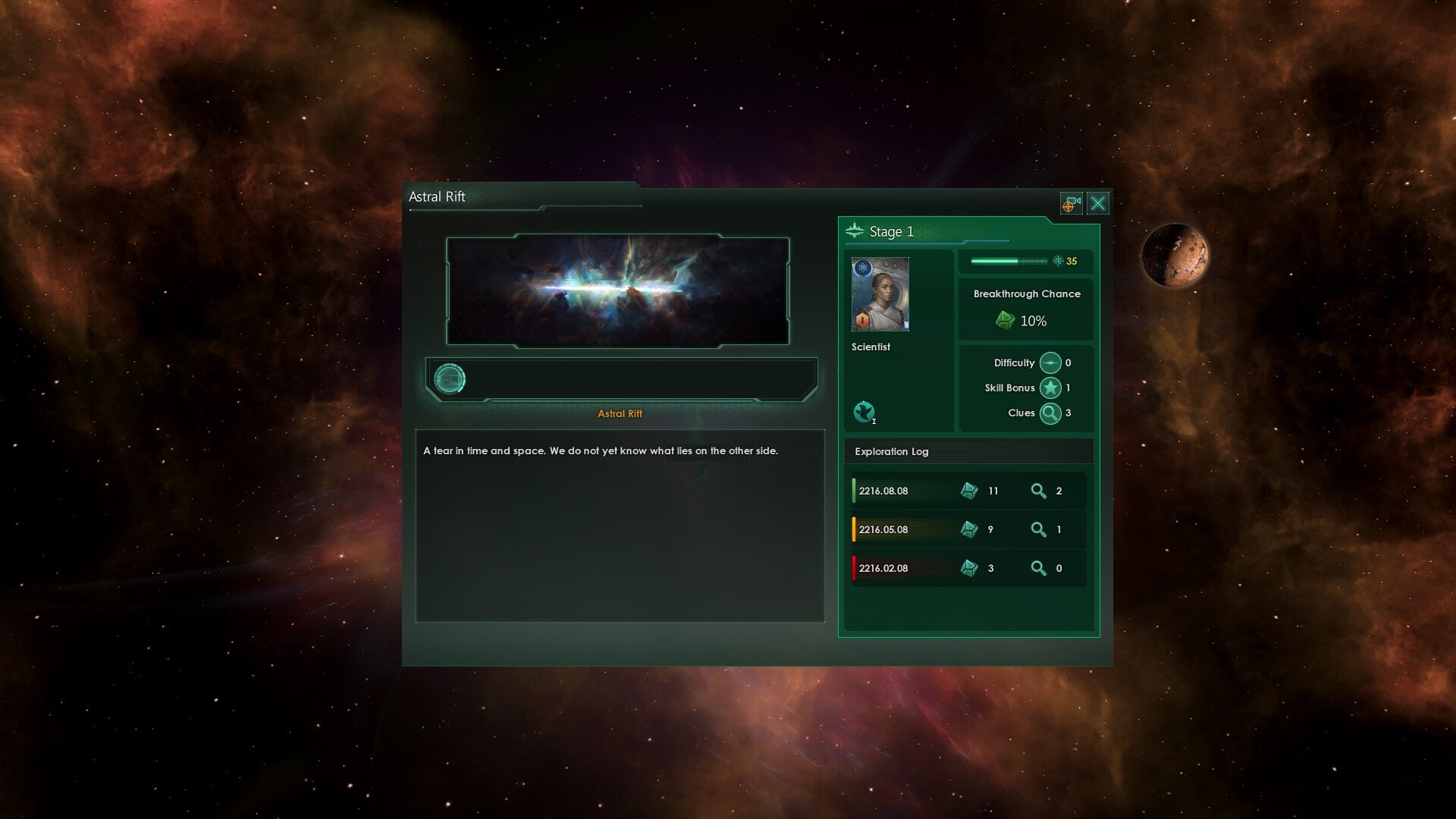Click the Astral Rift name label
This screenshot has width=1456, height=819.
tap(620, 413)
